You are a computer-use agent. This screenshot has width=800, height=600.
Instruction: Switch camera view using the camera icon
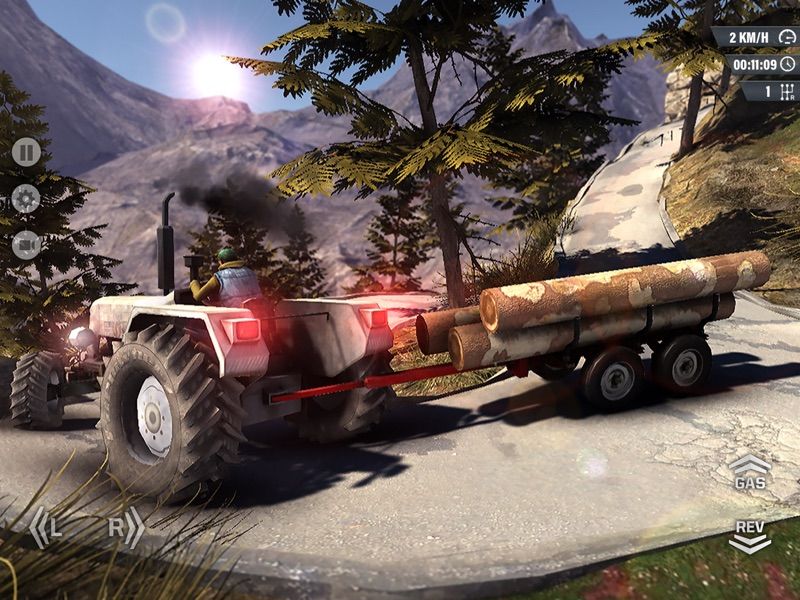(26, 244)
